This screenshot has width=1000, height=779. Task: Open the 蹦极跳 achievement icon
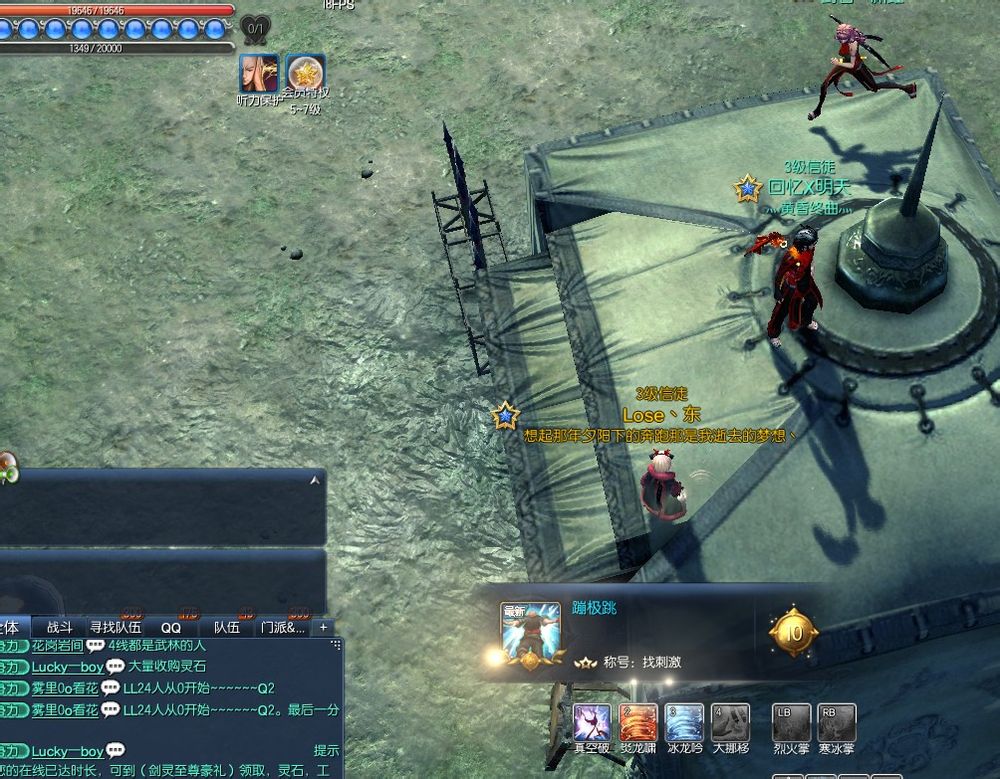click(x=530, y=632)
